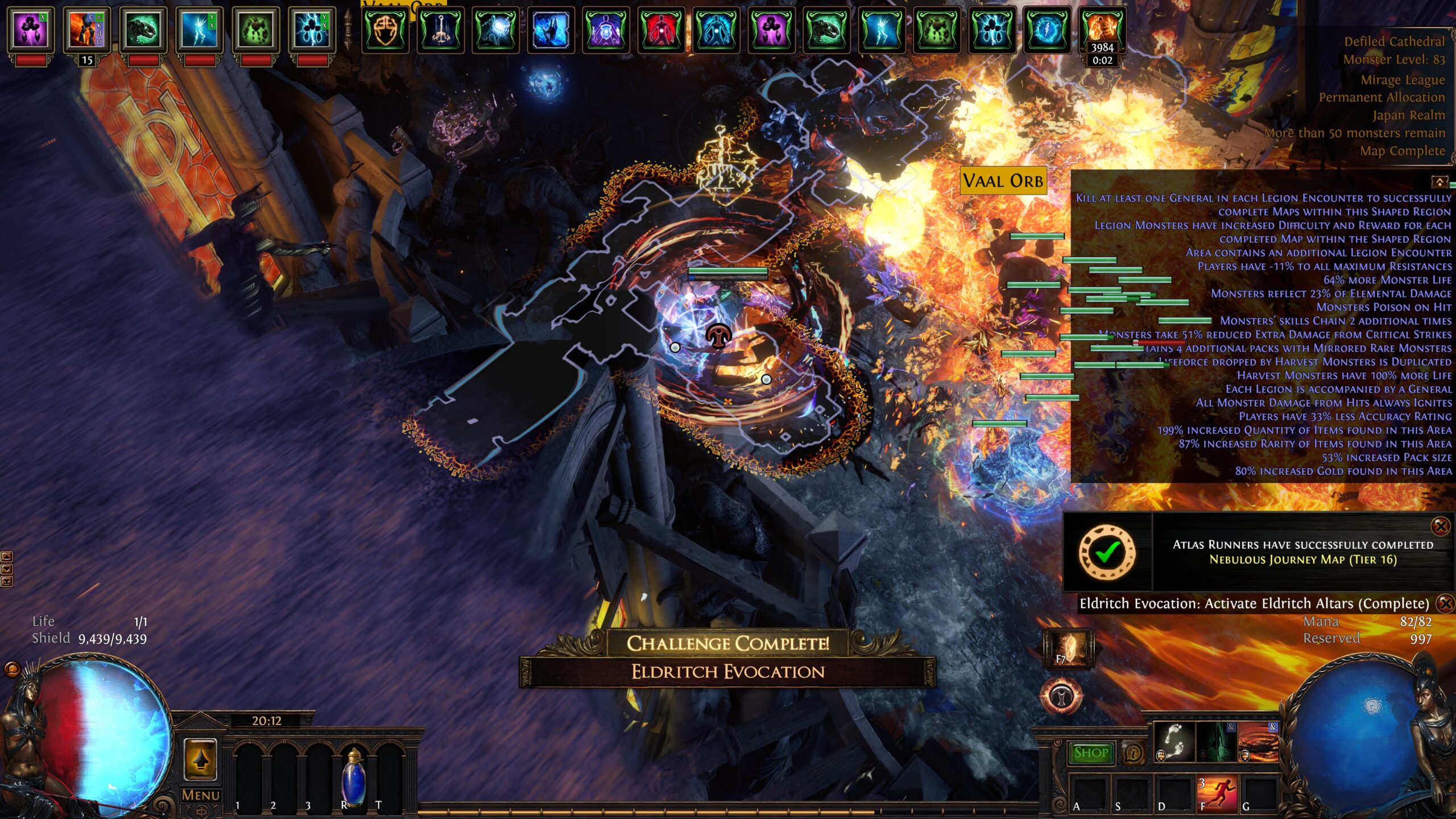Open the chat bubble beside life orb
1456x819 pixels.
tap(13, 669)
